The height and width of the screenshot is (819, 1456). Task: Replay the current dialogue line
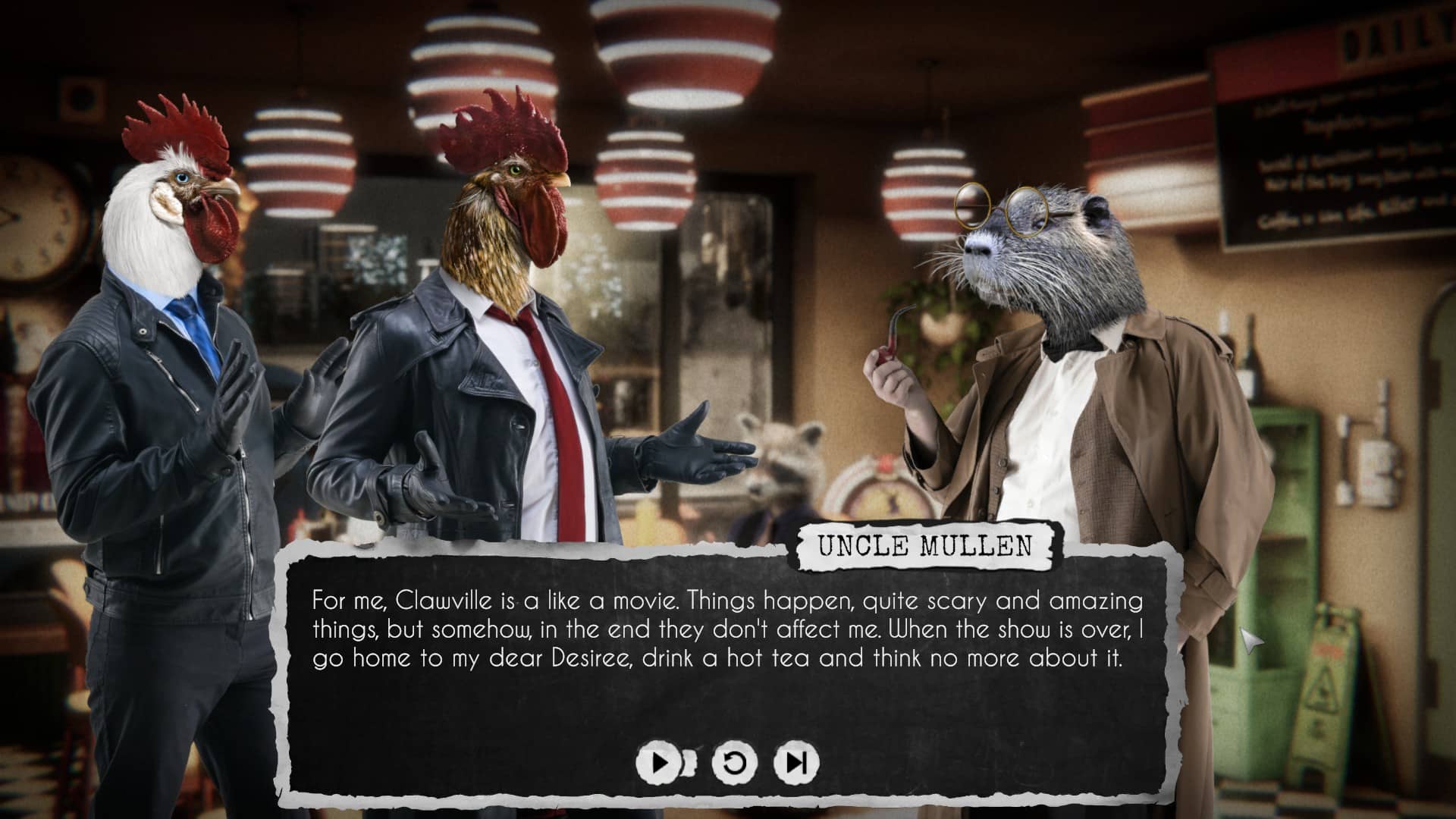[x=734, y=761]
